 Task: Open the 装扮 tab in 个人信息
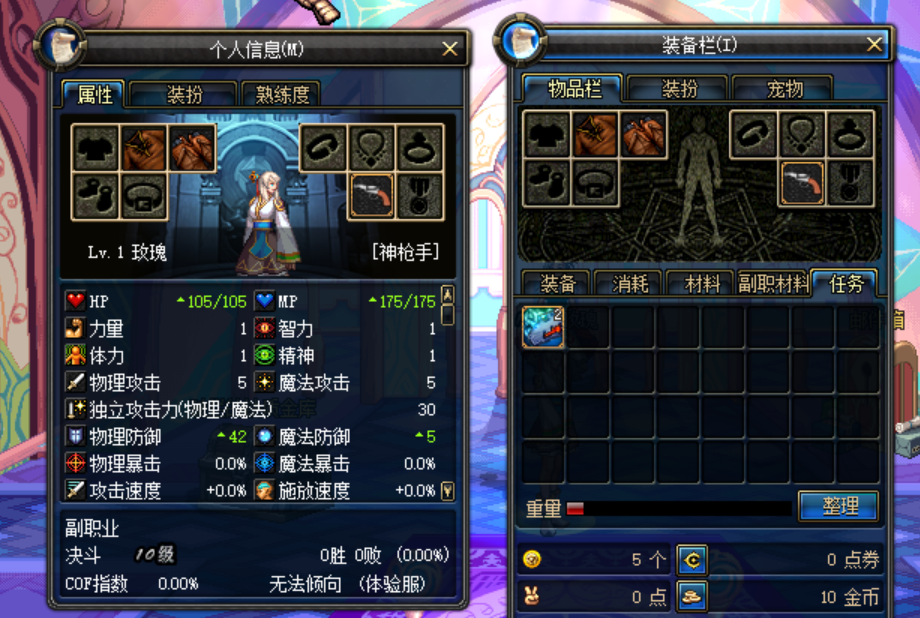pyautogui.click(x=184, y=95)
